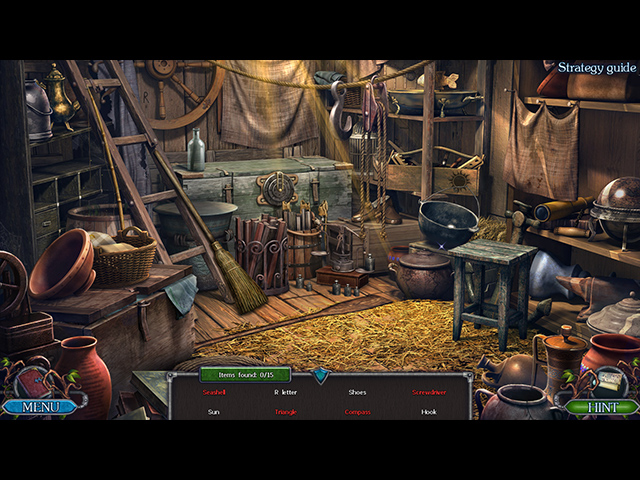
Task: Select the Sun list entry
Action: [213, 412]
